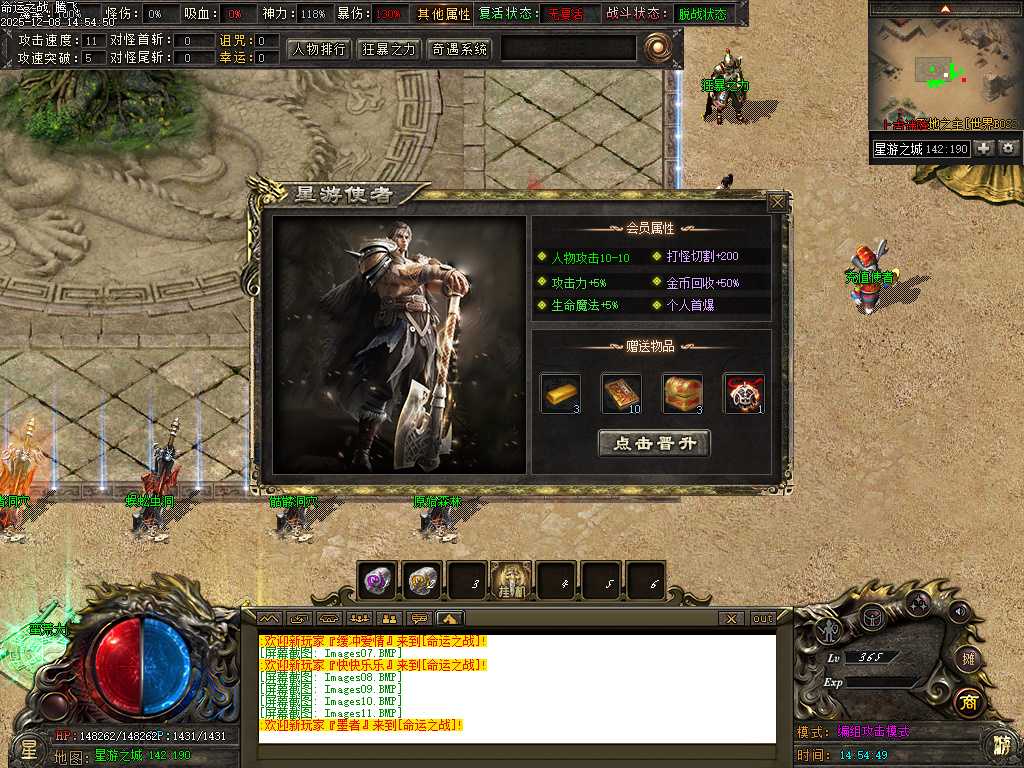The image size is (1024, 768).
Task: Use the purple scroll in hotbar slot one
Action: pyautogui.click(x=378, y=580)
